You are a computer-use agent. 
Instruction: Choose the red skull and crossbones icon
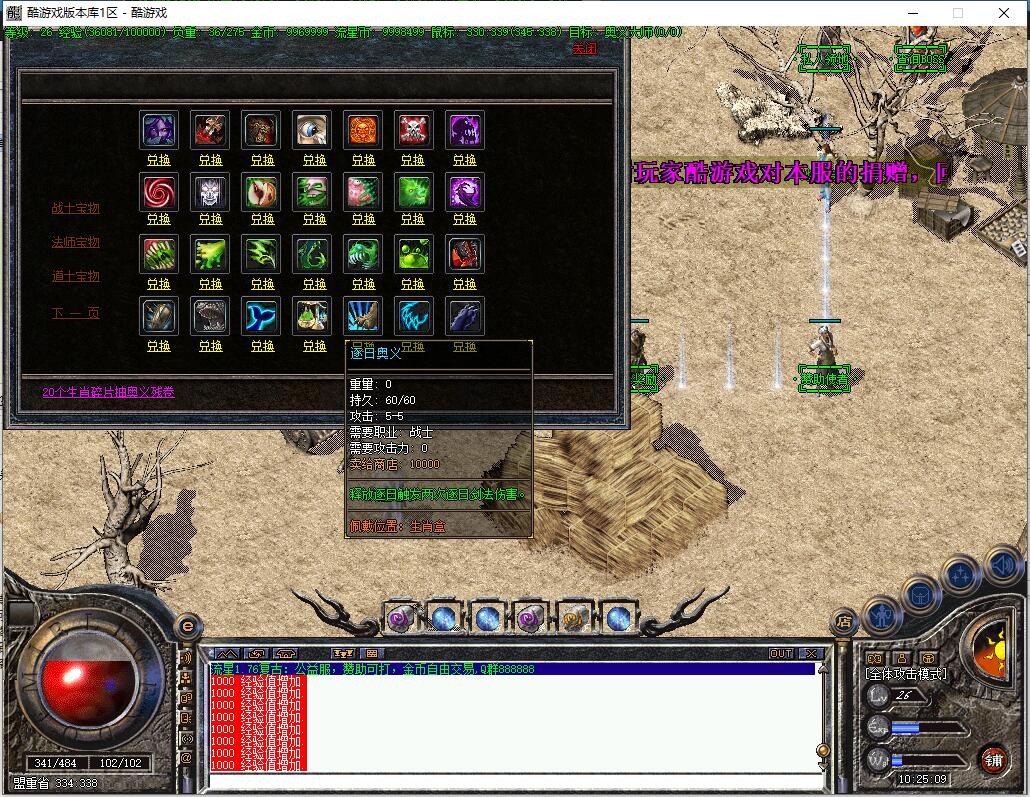click(413, 130)
